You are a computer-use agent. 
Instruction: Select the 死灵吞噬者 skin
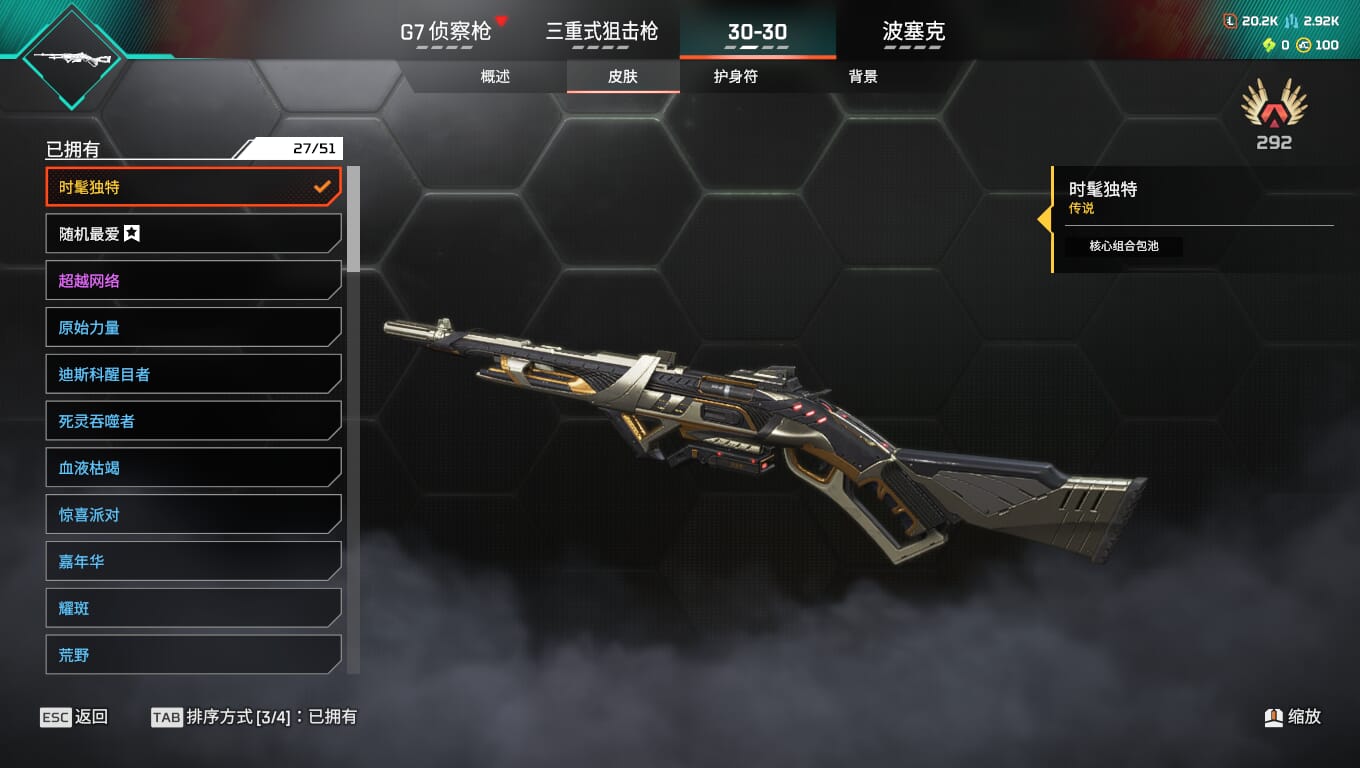(193, 421)
